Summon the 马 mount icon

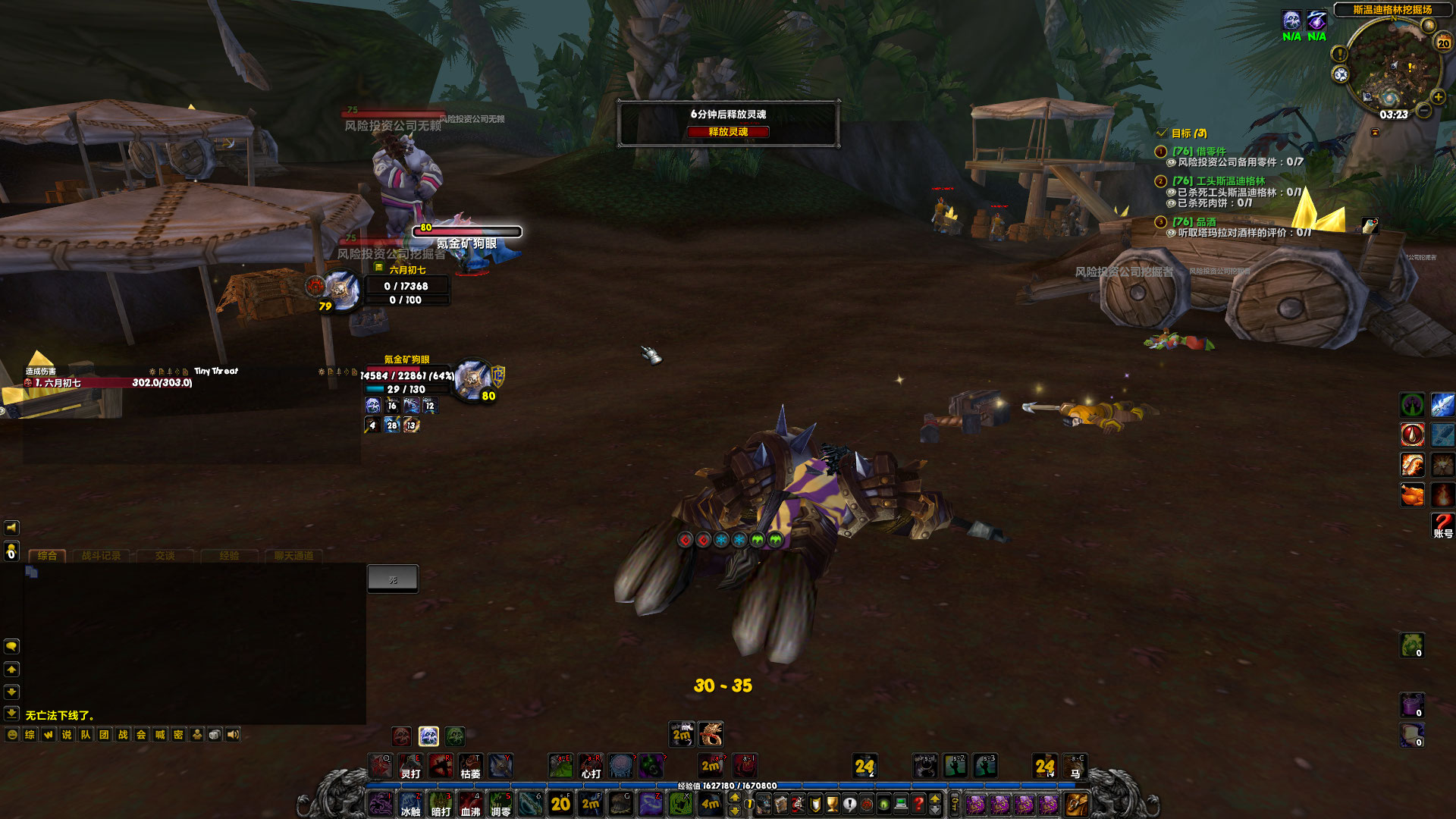1075,766
